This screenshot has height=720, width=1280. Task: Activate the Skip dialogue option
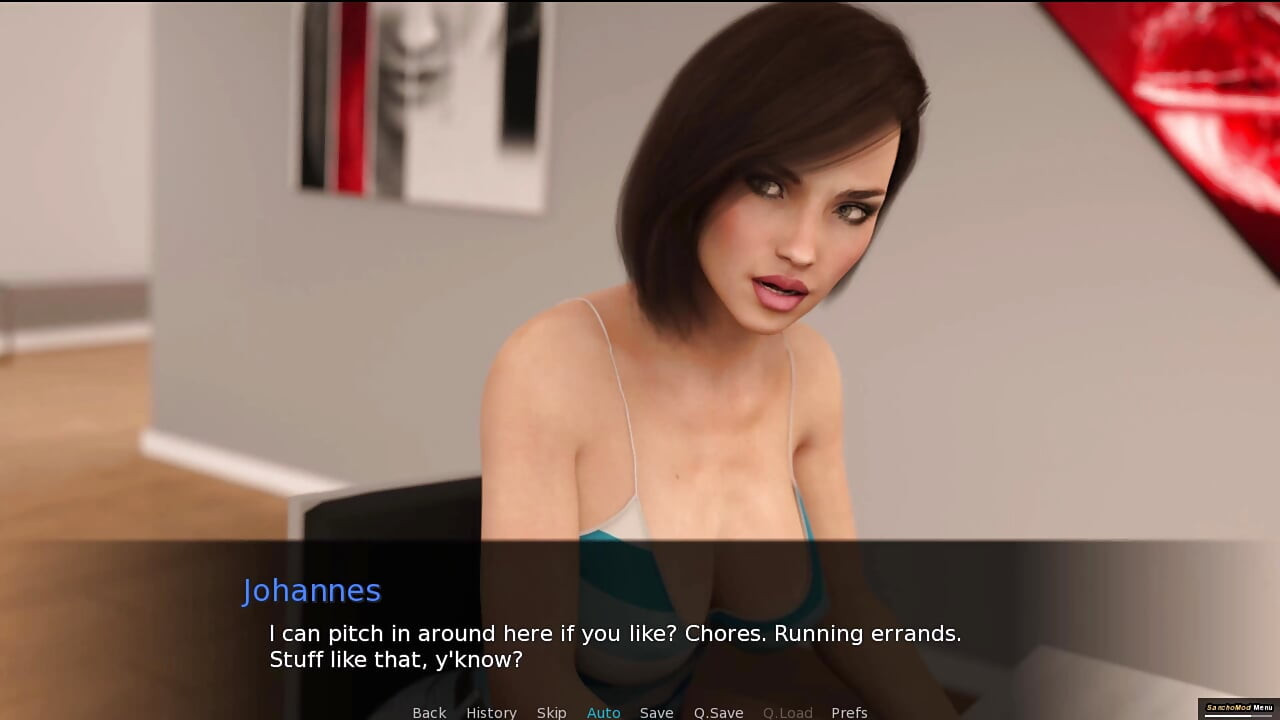(x=551, y=712)
